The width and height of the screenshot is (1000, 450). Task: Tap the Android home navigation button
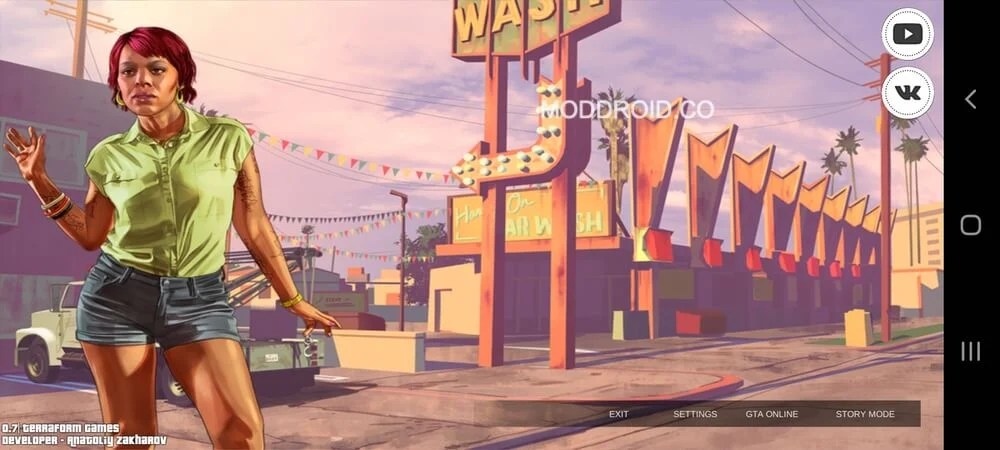pyautogui.click(x=970, y=225)
